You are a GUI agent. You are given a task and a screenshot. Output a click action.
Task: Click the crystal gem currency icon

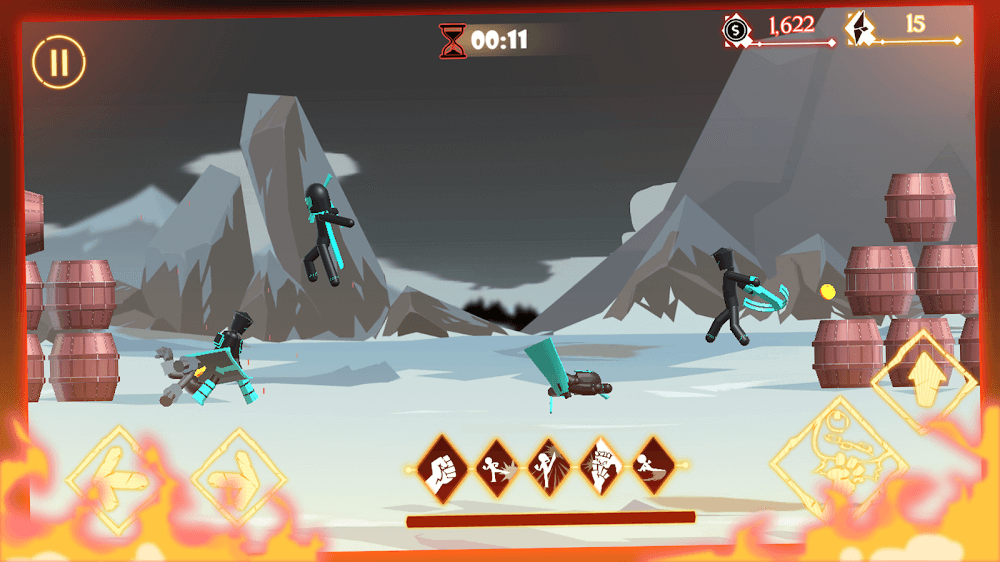coord(860,29)
